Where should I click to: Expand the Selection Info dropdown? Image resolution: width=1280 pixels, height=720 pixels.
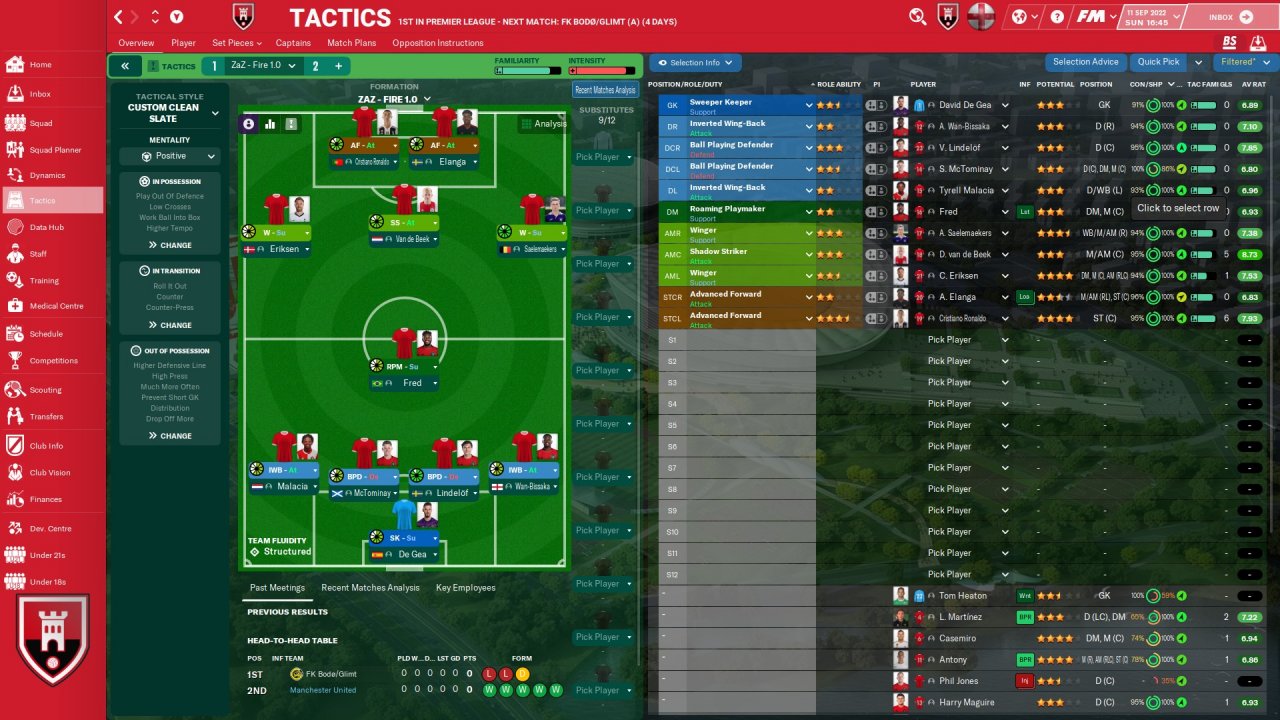pos(695,63)
